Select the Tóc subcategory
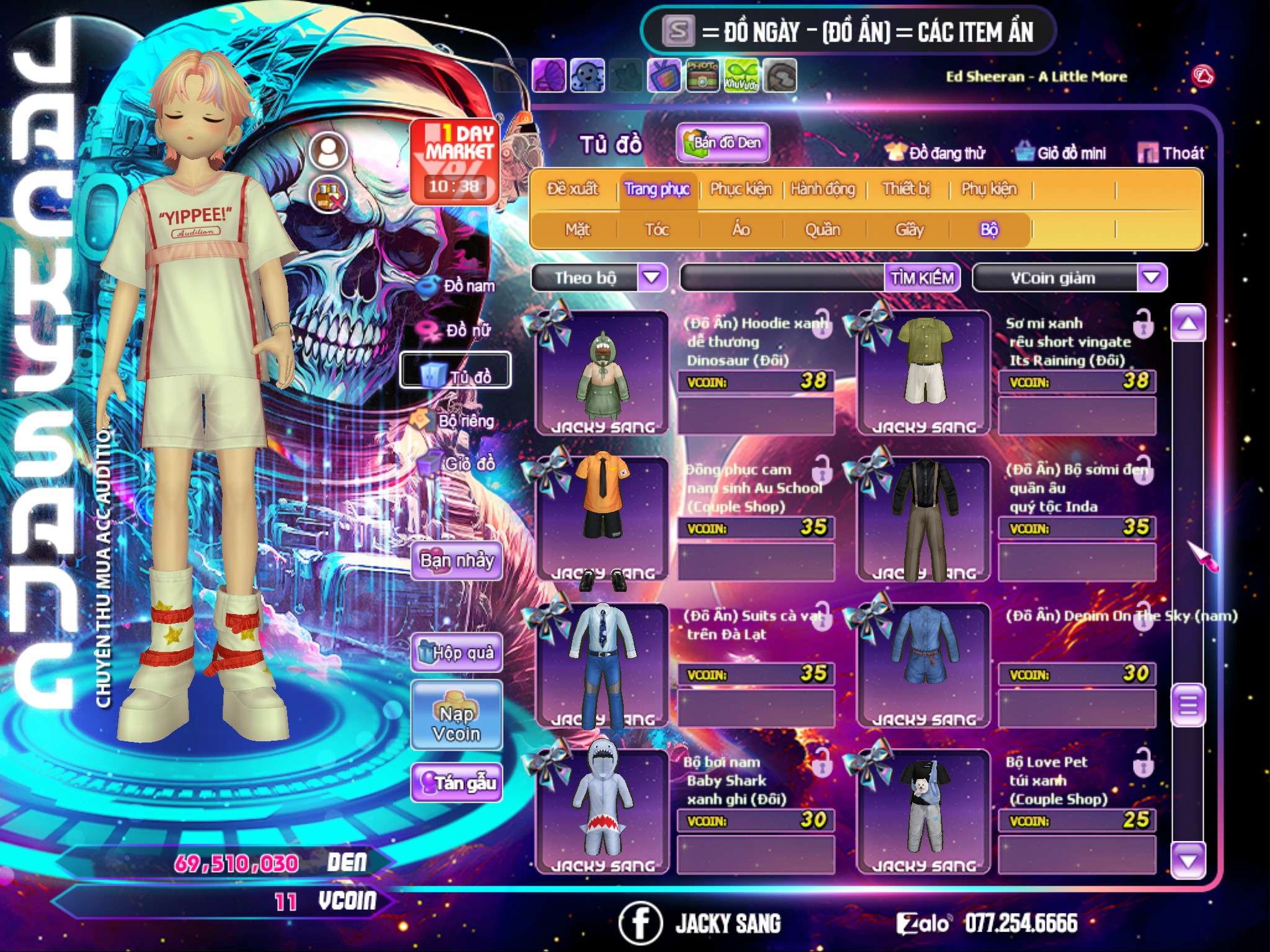This screenshot has width=1270, height=952. 657,230
